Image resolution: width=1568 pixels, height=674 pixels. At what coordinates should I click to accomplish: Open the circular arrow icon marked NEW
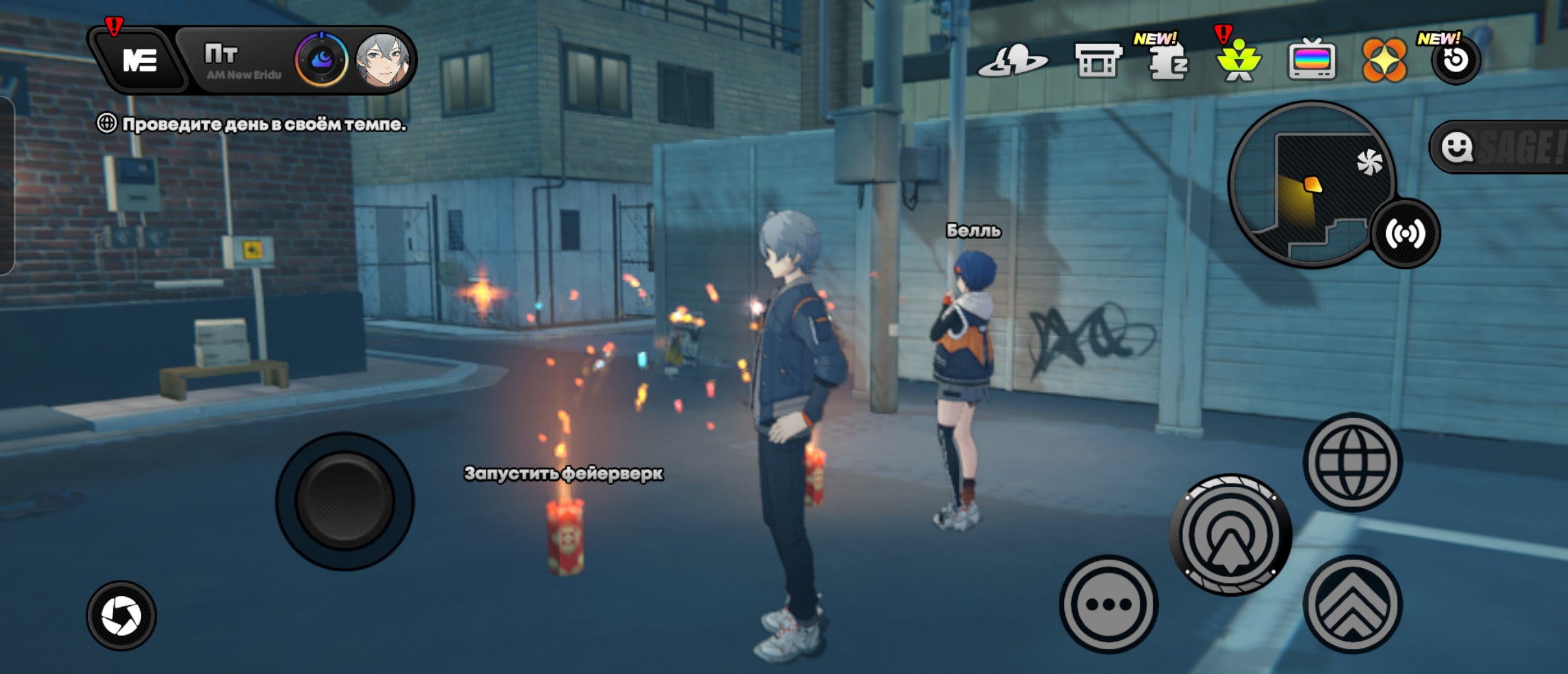pos(1456,60)
